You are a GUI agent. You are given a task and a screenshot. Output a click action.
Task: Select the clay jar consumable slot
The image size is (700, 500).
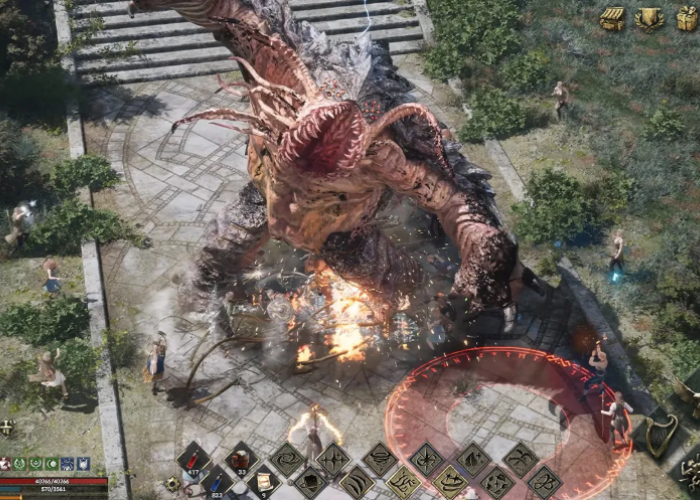(241, 460)
